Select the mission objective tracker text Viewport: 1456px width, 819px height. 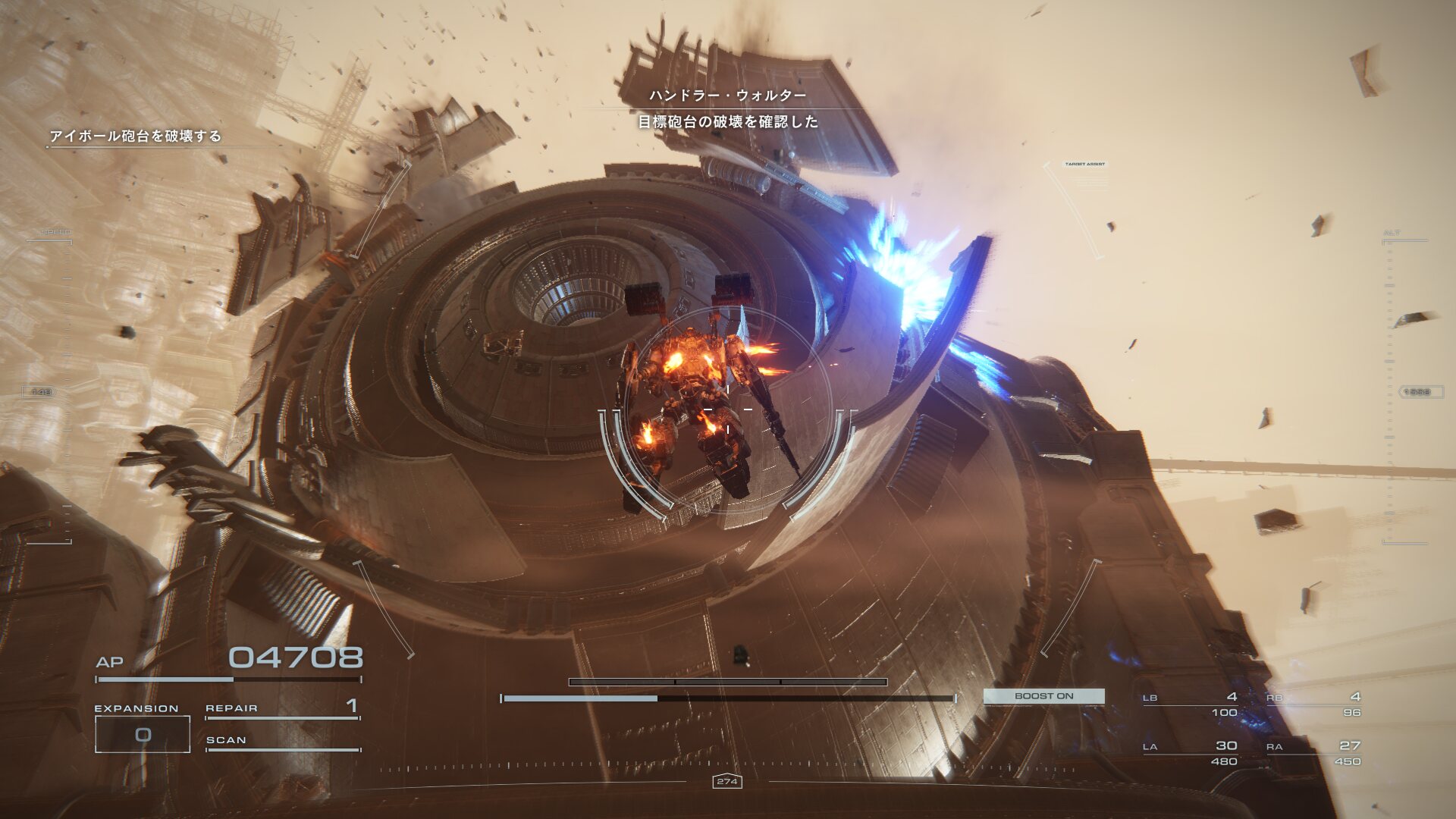pos(135,136)
